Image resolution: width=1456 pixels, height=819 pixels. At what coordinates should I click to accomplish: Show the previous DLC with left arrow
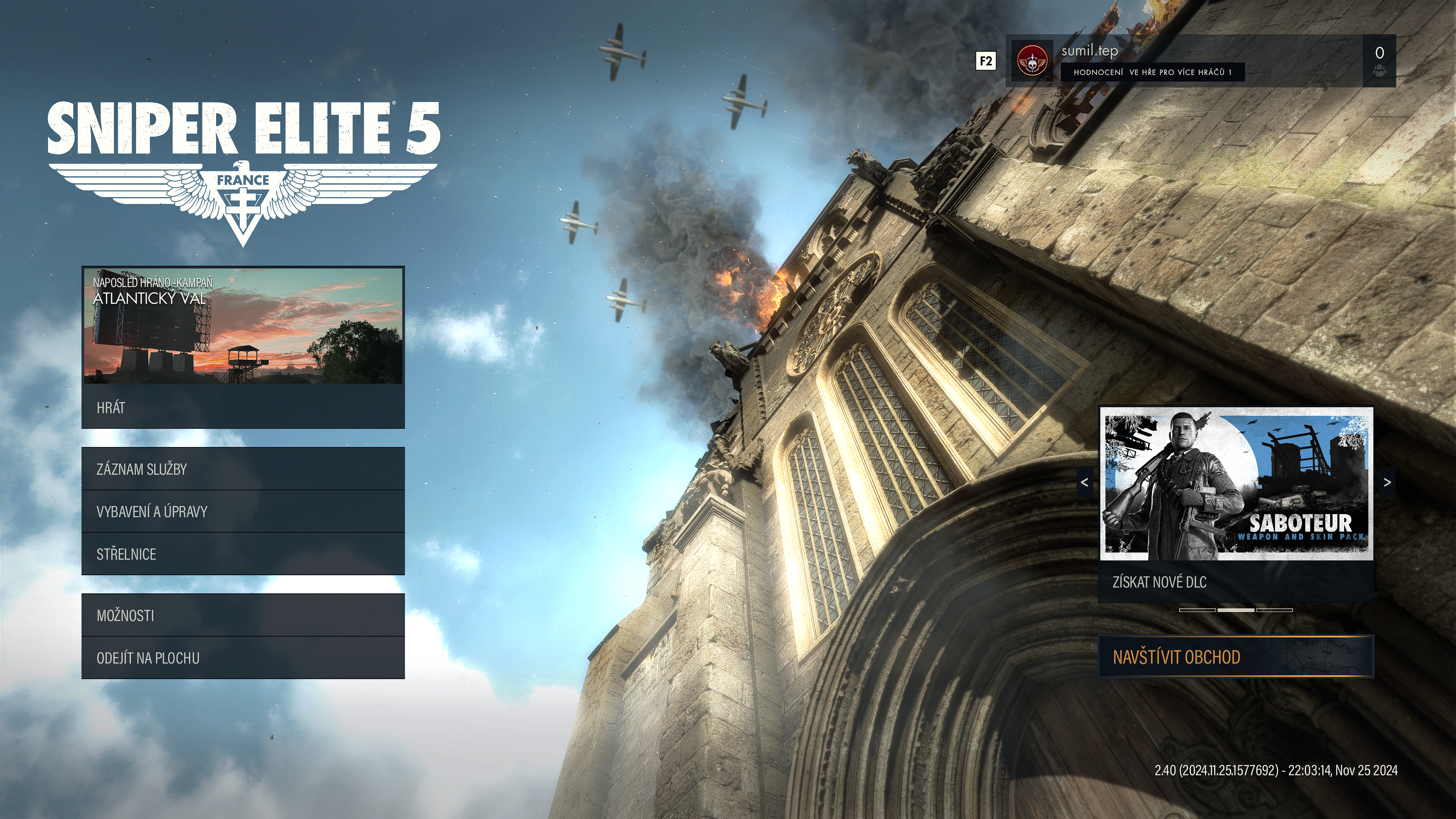tap(1084, 483)
